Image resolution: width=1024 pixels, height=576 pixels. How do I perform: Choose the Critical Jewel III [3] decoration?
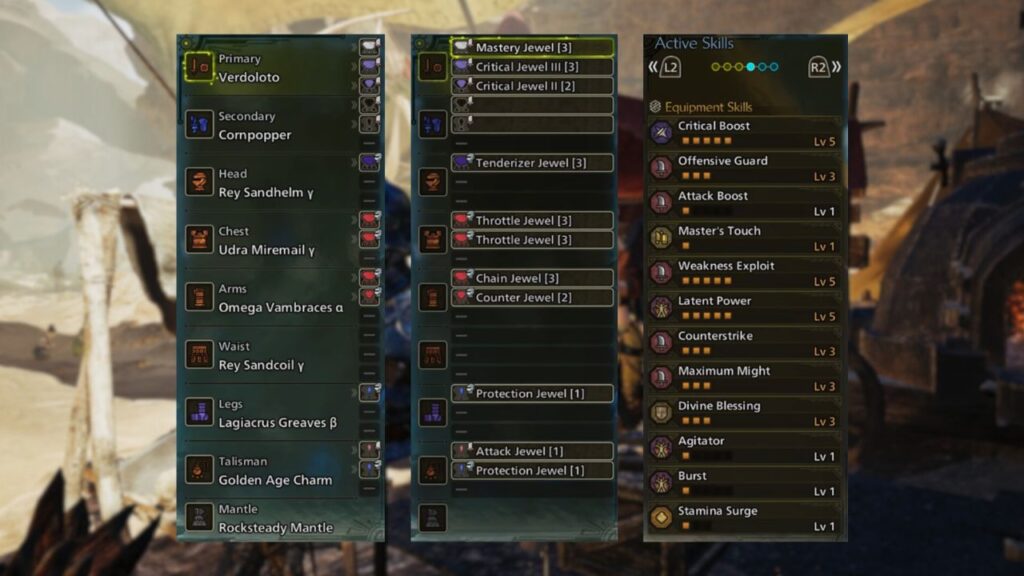532,67
